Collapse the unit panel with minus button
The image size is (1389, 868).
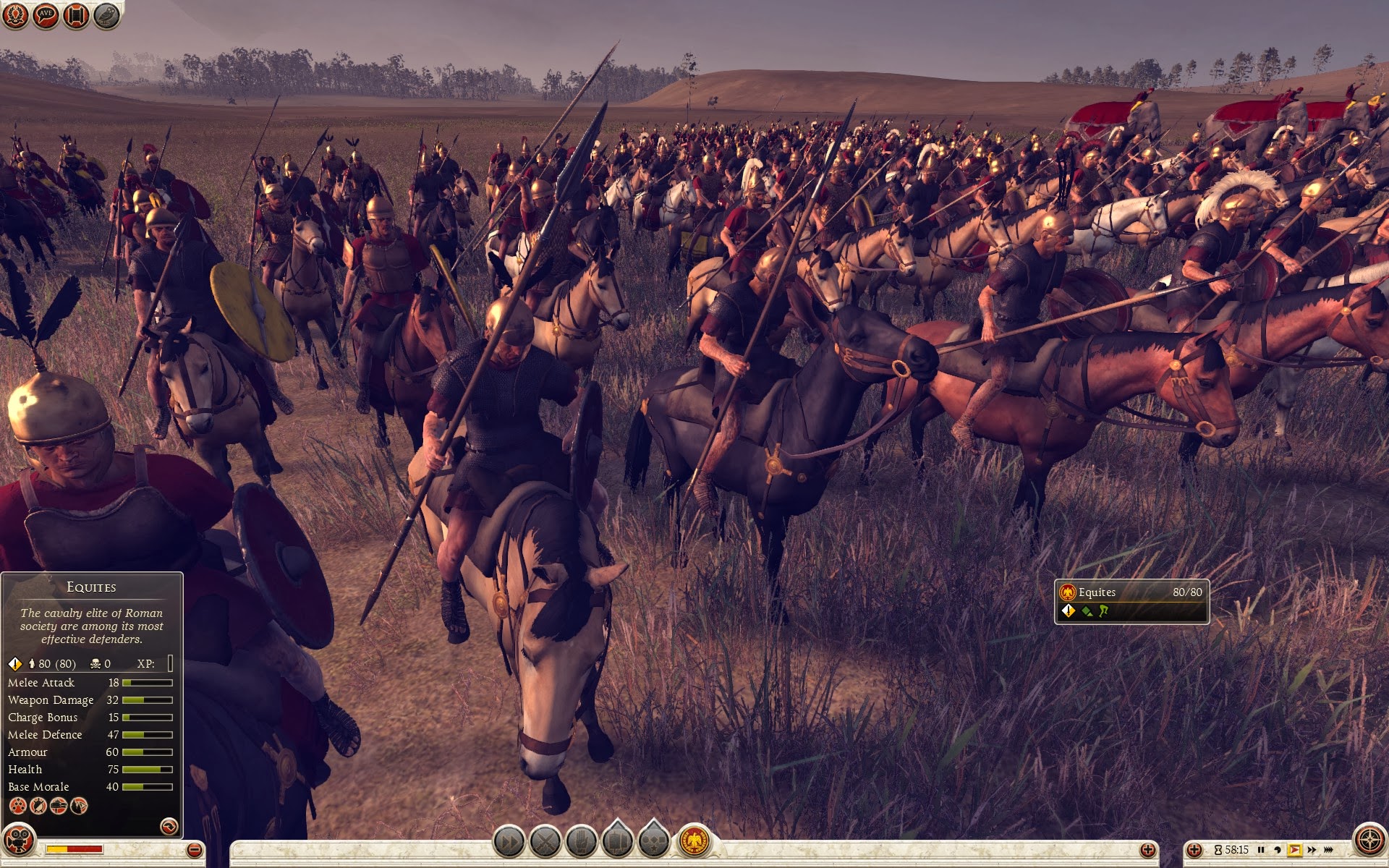194,850
